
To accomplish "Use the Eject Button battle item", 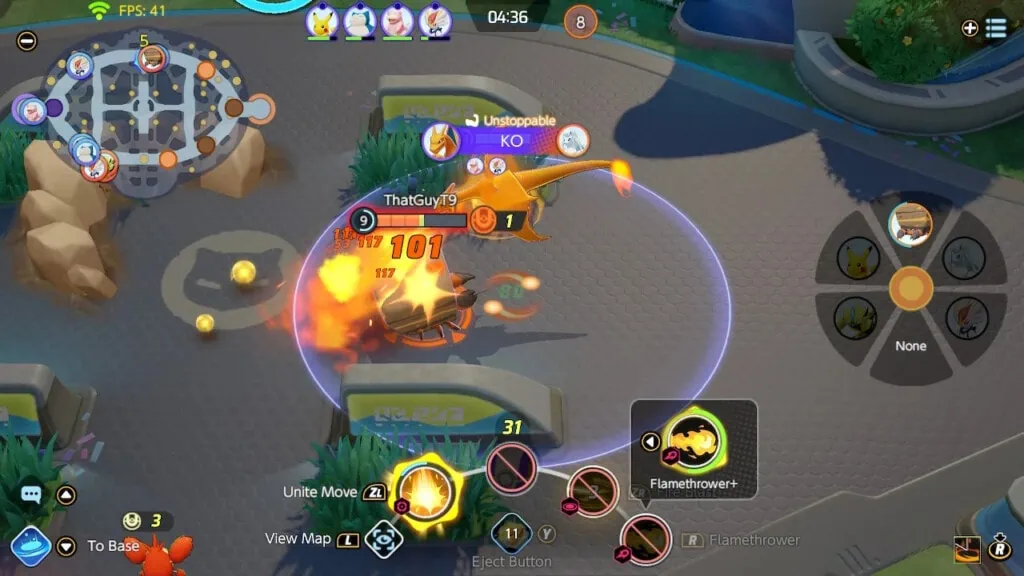I will (511, 533).
